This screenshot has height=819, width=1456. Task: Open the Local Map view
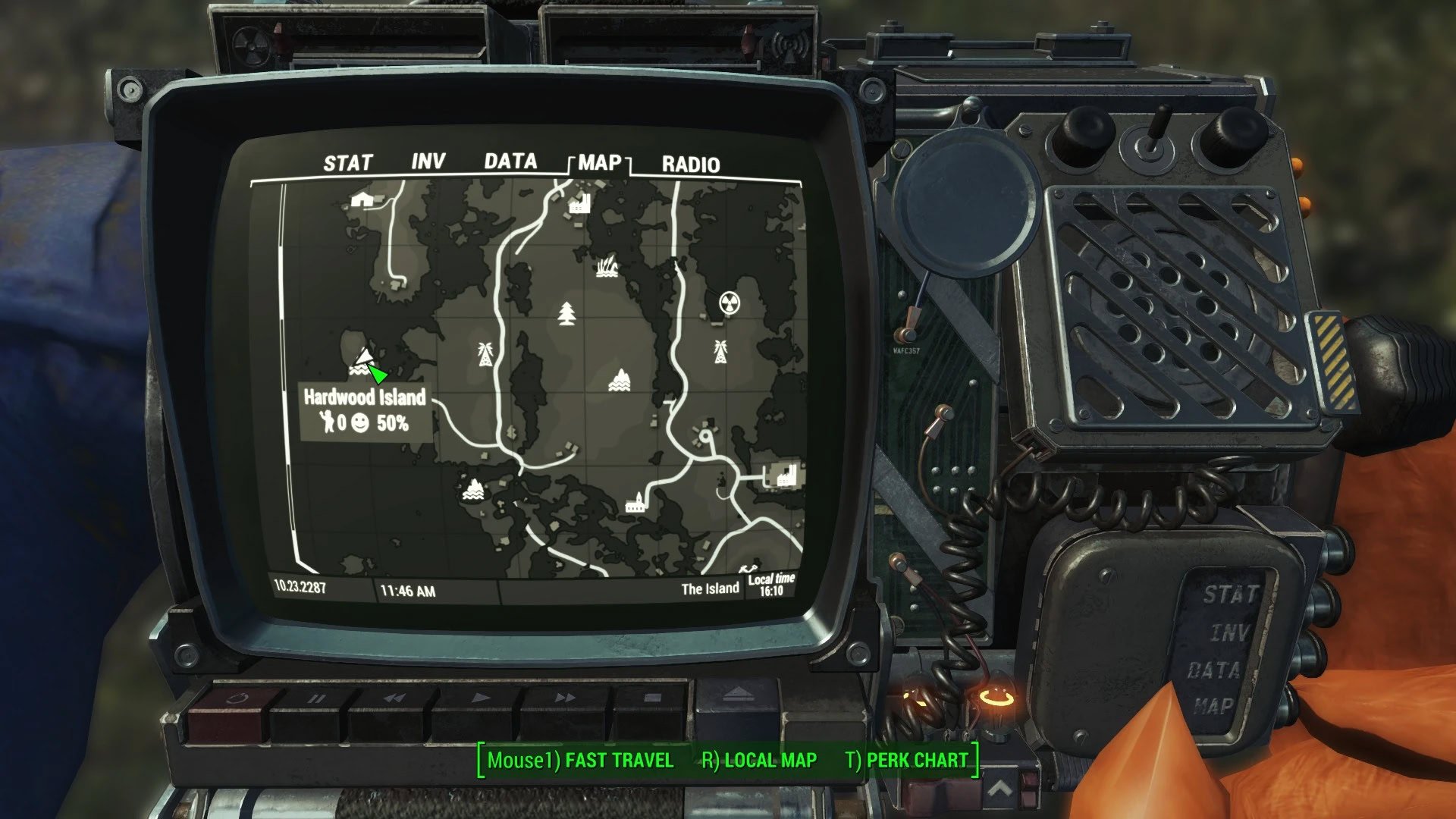[759, 761]
